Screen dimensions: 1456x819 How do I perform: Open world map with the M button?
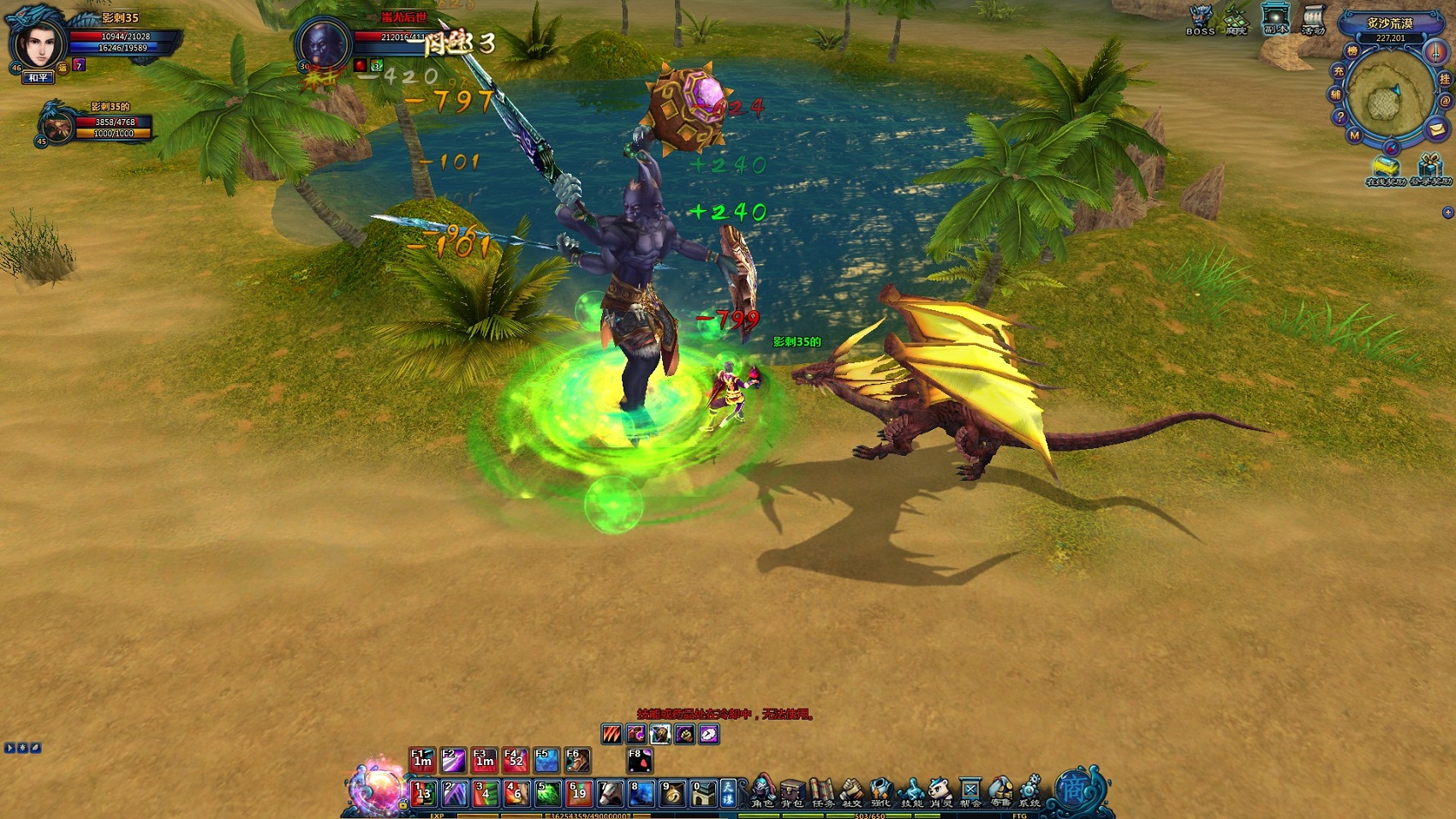coord(1354,135)
